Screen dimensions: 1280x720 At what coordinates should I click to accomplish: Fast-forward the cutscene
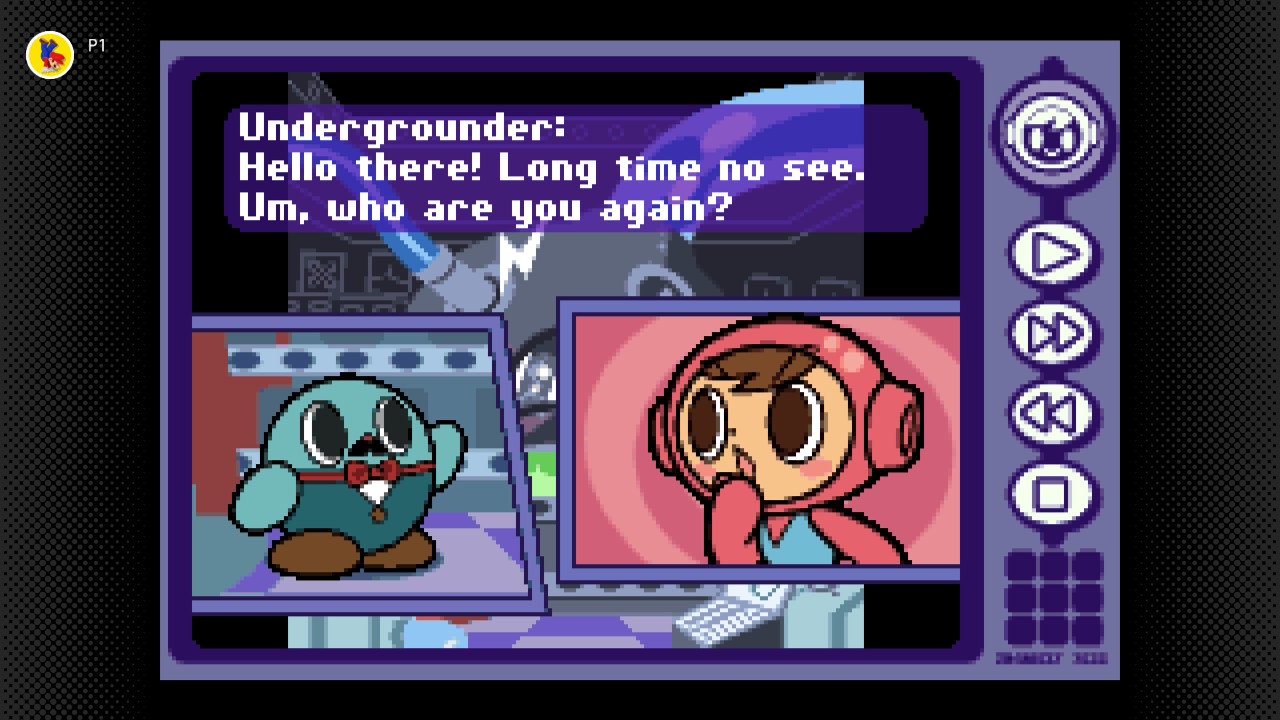[1052, 335]
